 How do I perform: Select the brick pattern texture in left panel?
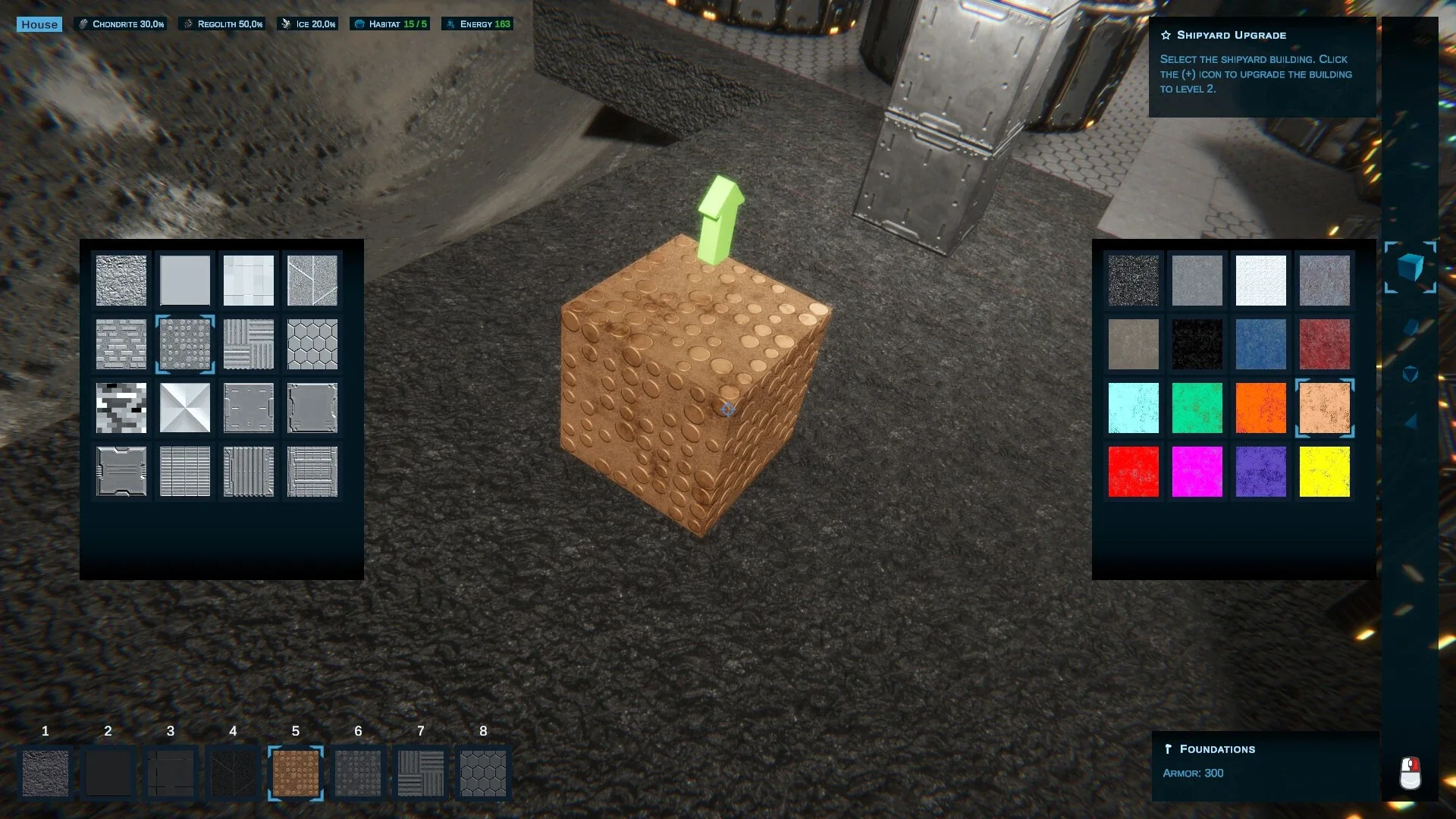pyautogui.click(x=121, y=344)
